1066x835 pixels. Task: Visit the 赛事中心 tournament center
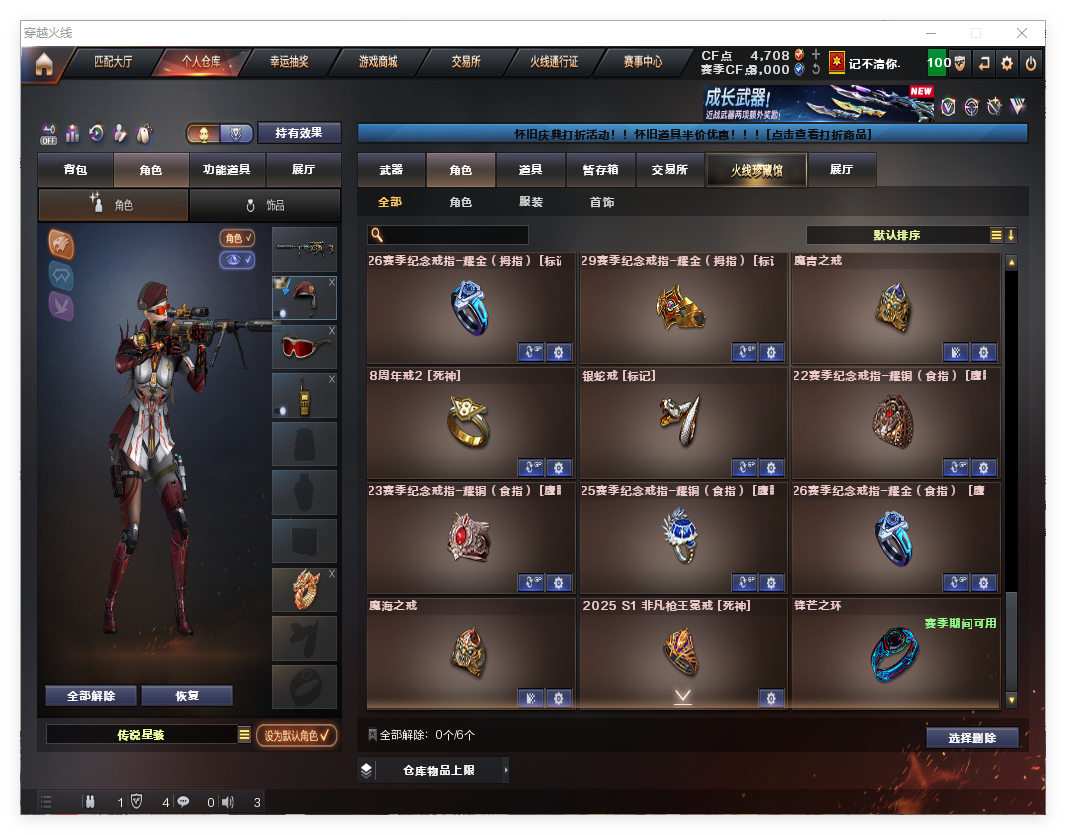pyautogui.click(x=642, y=62)
